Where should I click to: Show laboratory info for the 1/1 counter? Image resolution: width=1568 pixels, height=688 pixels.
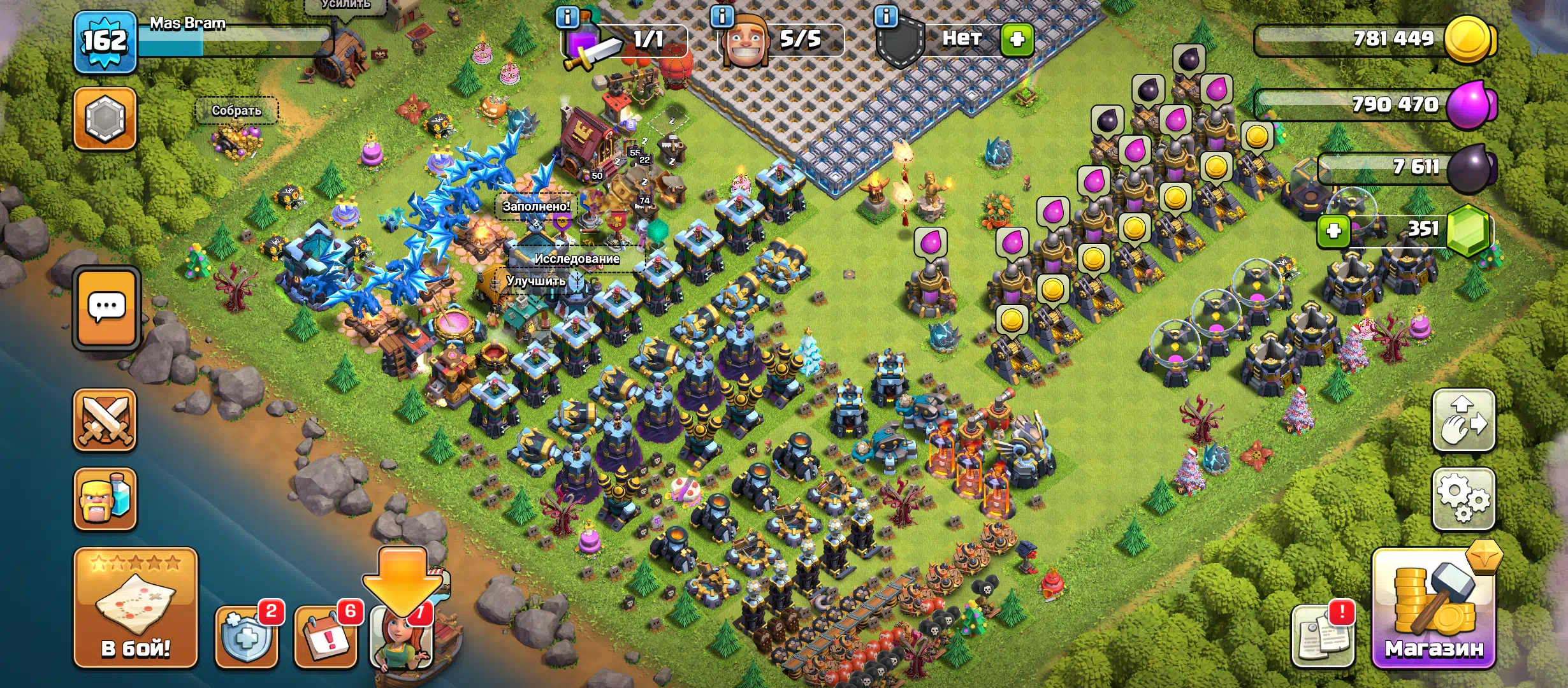click(567, 17)
